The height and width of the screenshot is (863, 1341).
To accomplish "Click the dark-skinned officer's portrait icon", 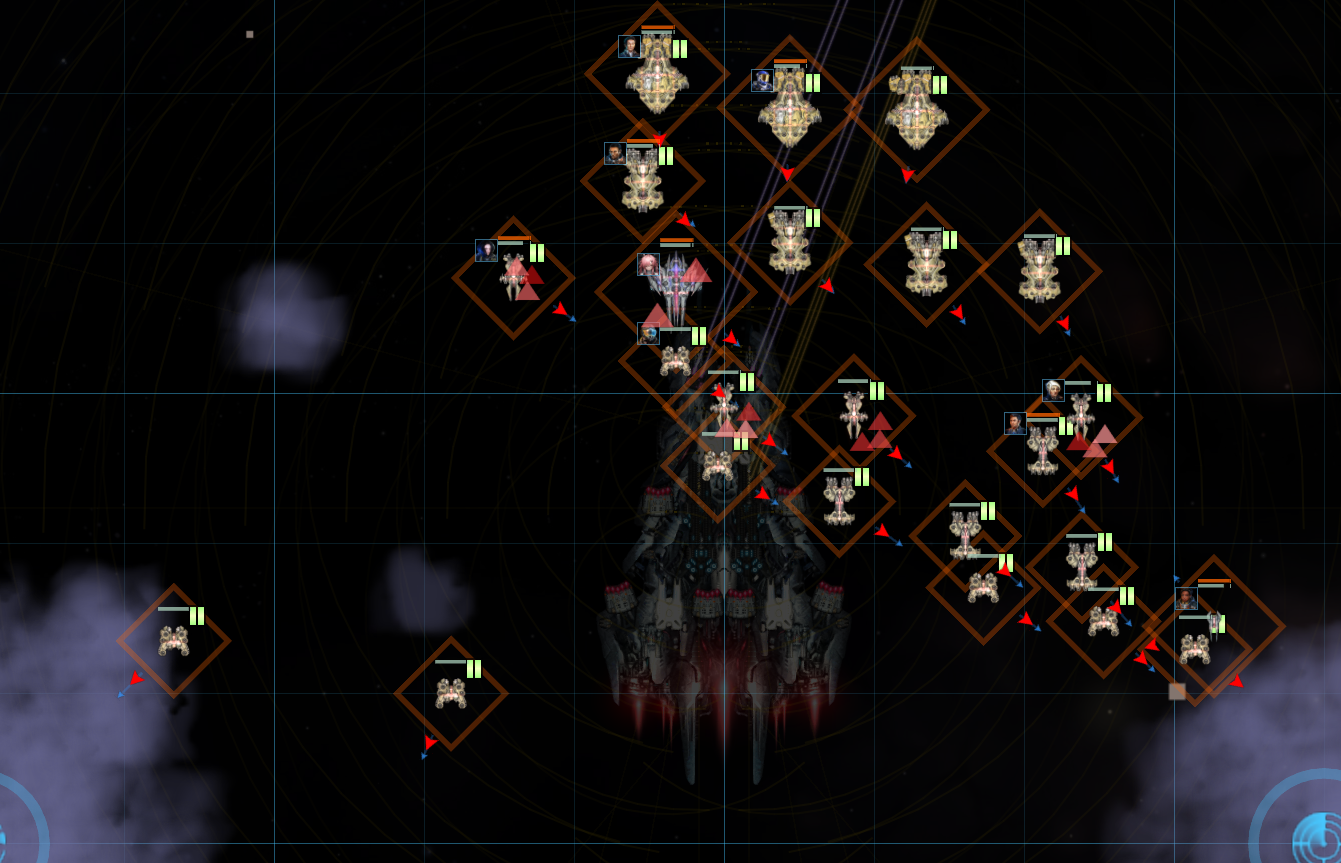I will tap(1186, 599).
